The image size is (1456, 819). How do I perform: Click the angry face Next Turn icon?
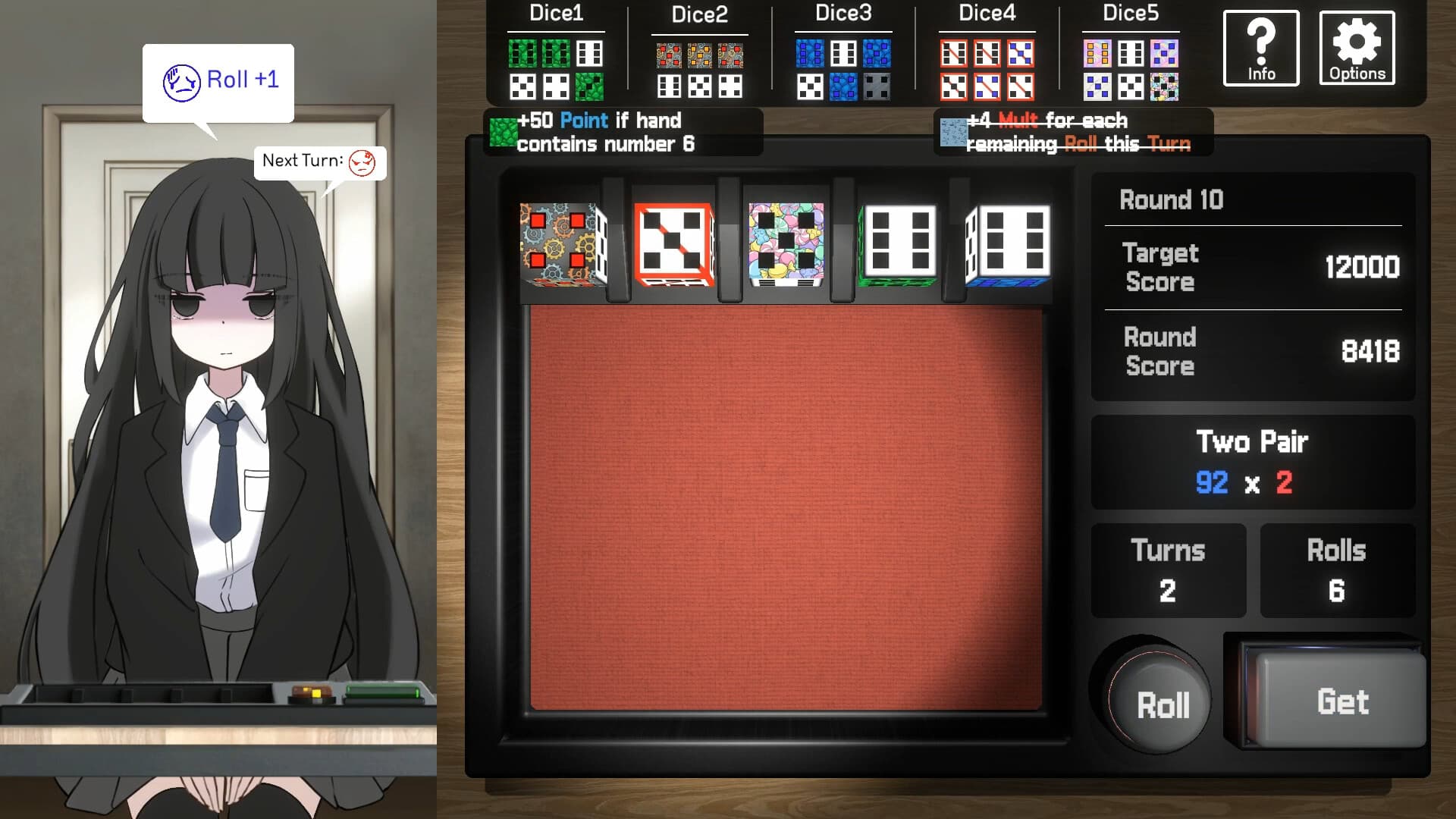[x=360, y=162]
